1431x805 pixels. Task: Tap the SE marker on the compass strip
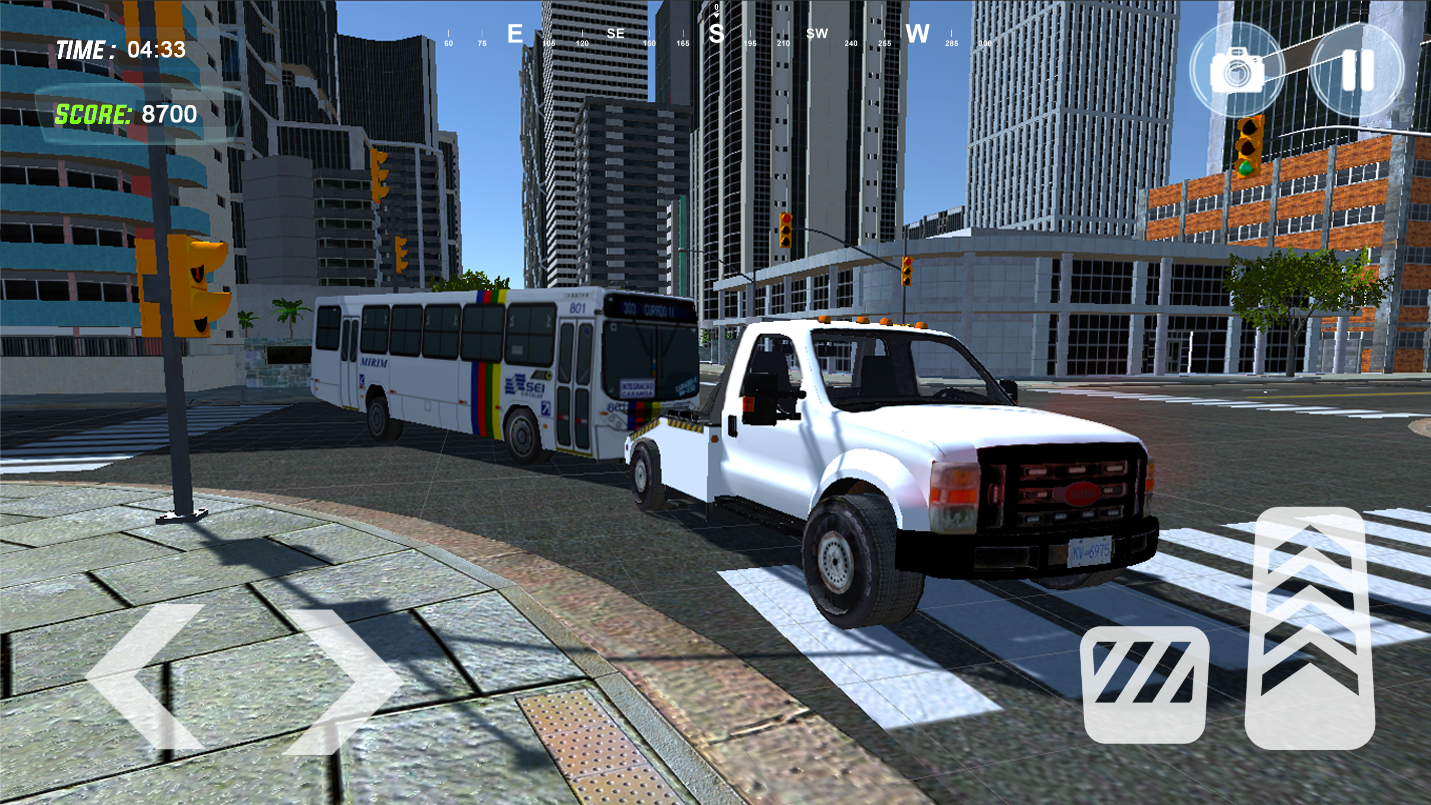point(616,33)
